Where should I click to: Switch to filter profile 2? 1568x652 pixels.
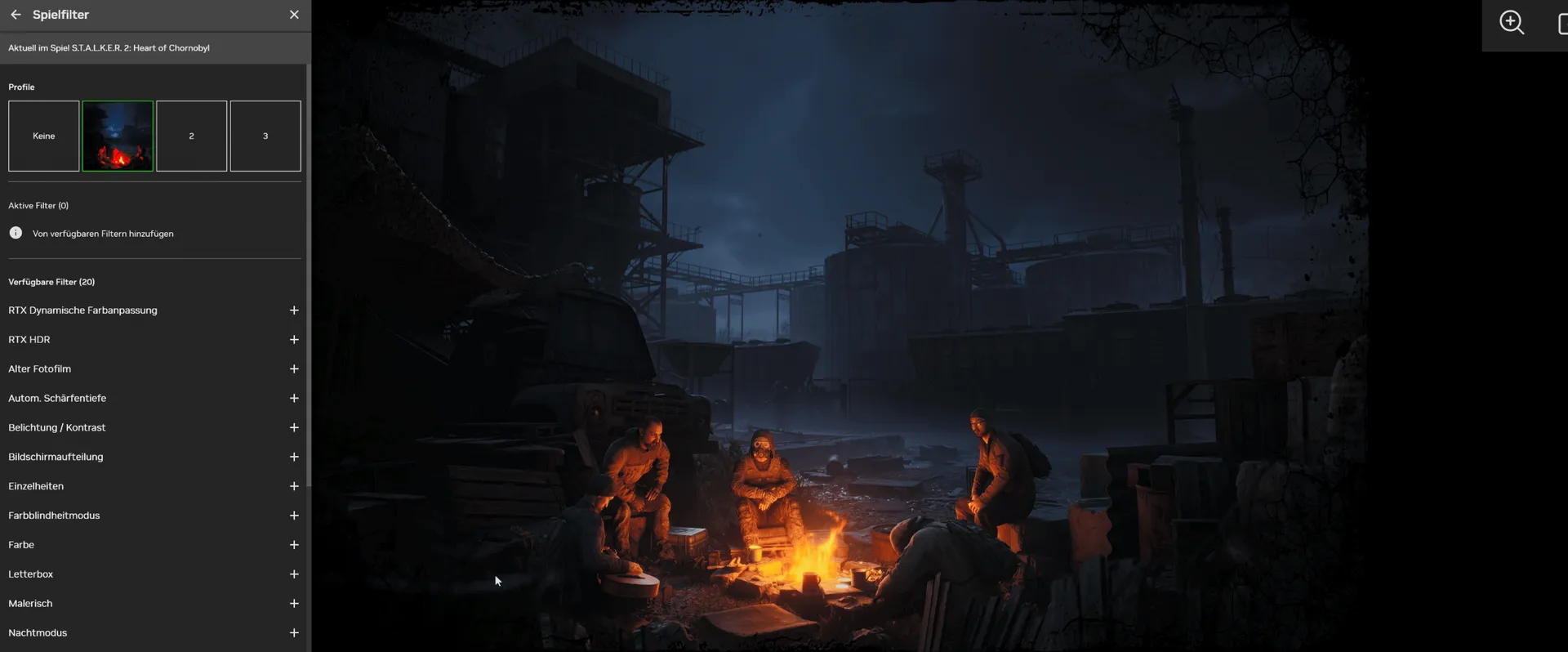click(x=191, y=136)
